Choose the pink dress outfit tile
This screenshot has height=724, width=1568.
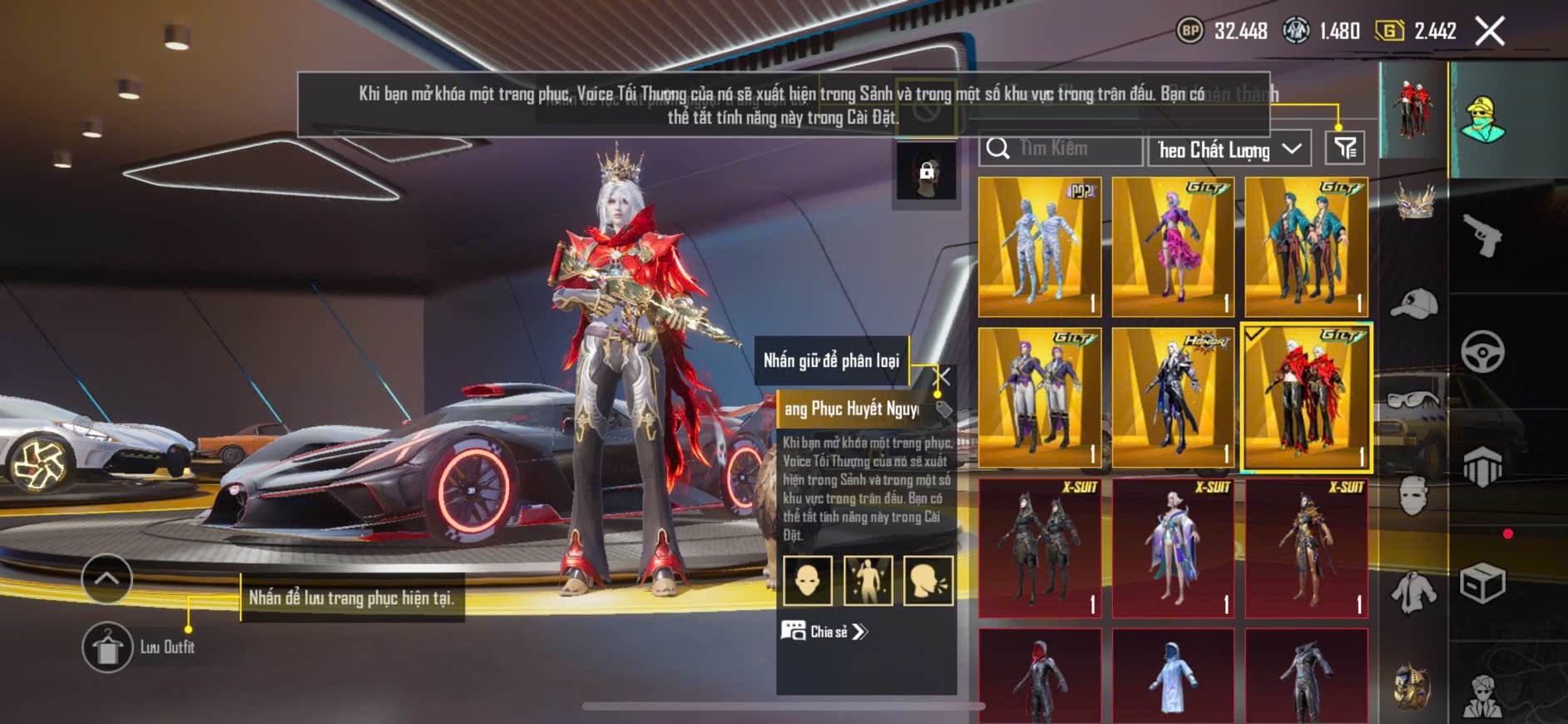pos(1173,246)
